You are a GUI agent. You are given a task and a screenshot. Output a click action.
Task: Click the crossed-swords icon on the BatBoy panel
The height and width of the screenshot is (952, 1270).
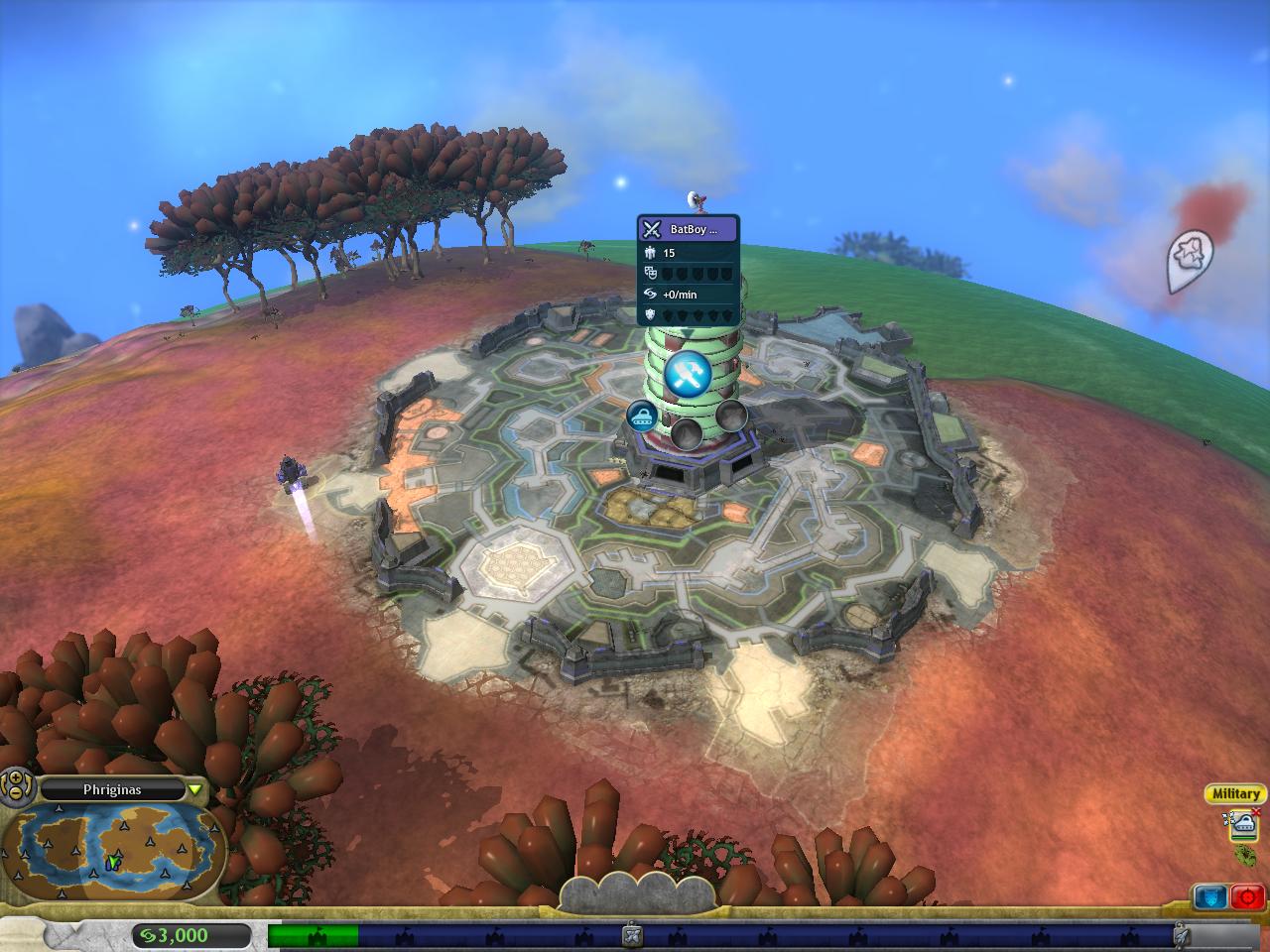point(652,229)
